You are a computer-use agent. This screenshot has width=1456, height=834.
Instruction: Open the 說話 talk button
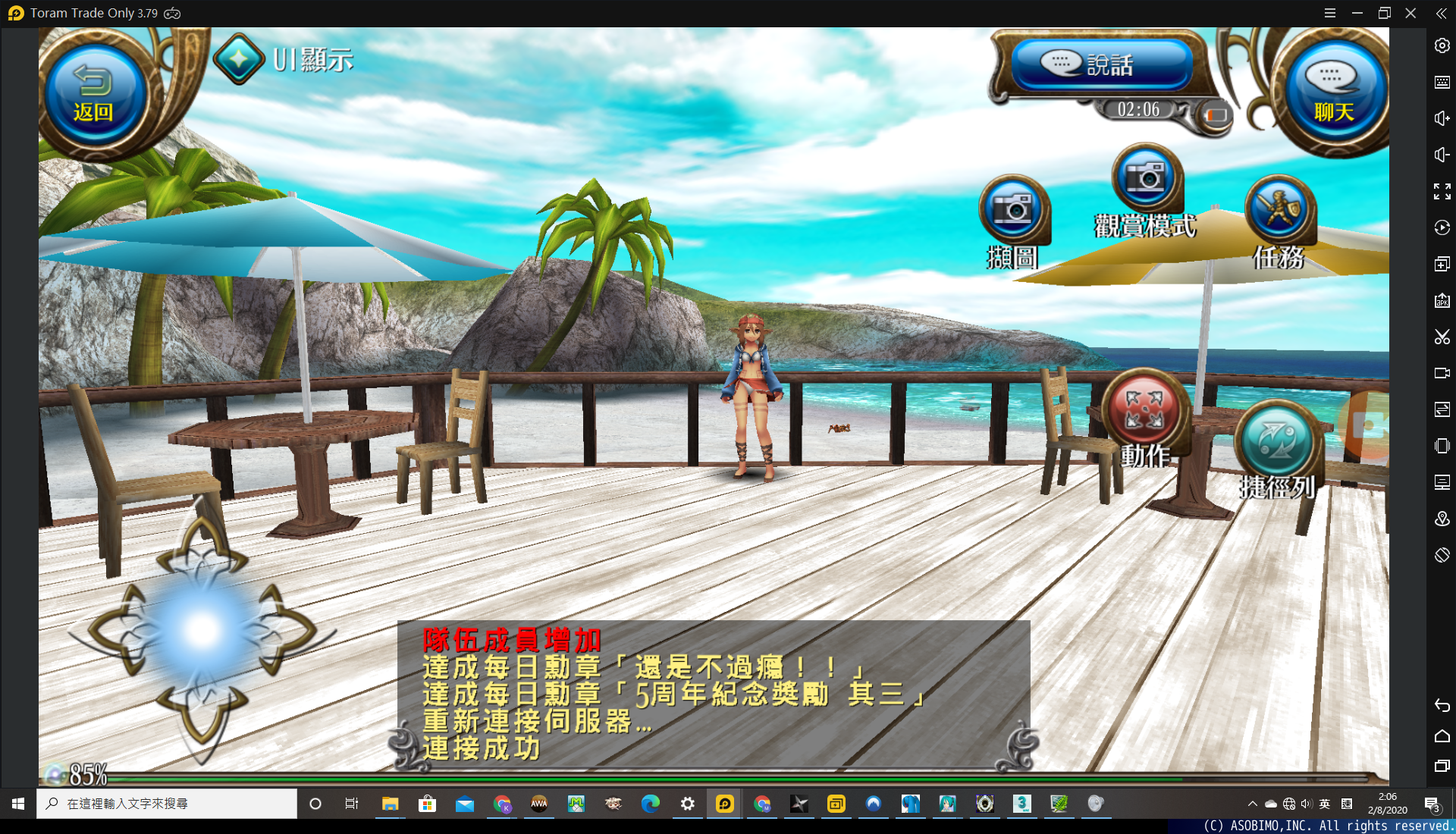coord(1101,64)
